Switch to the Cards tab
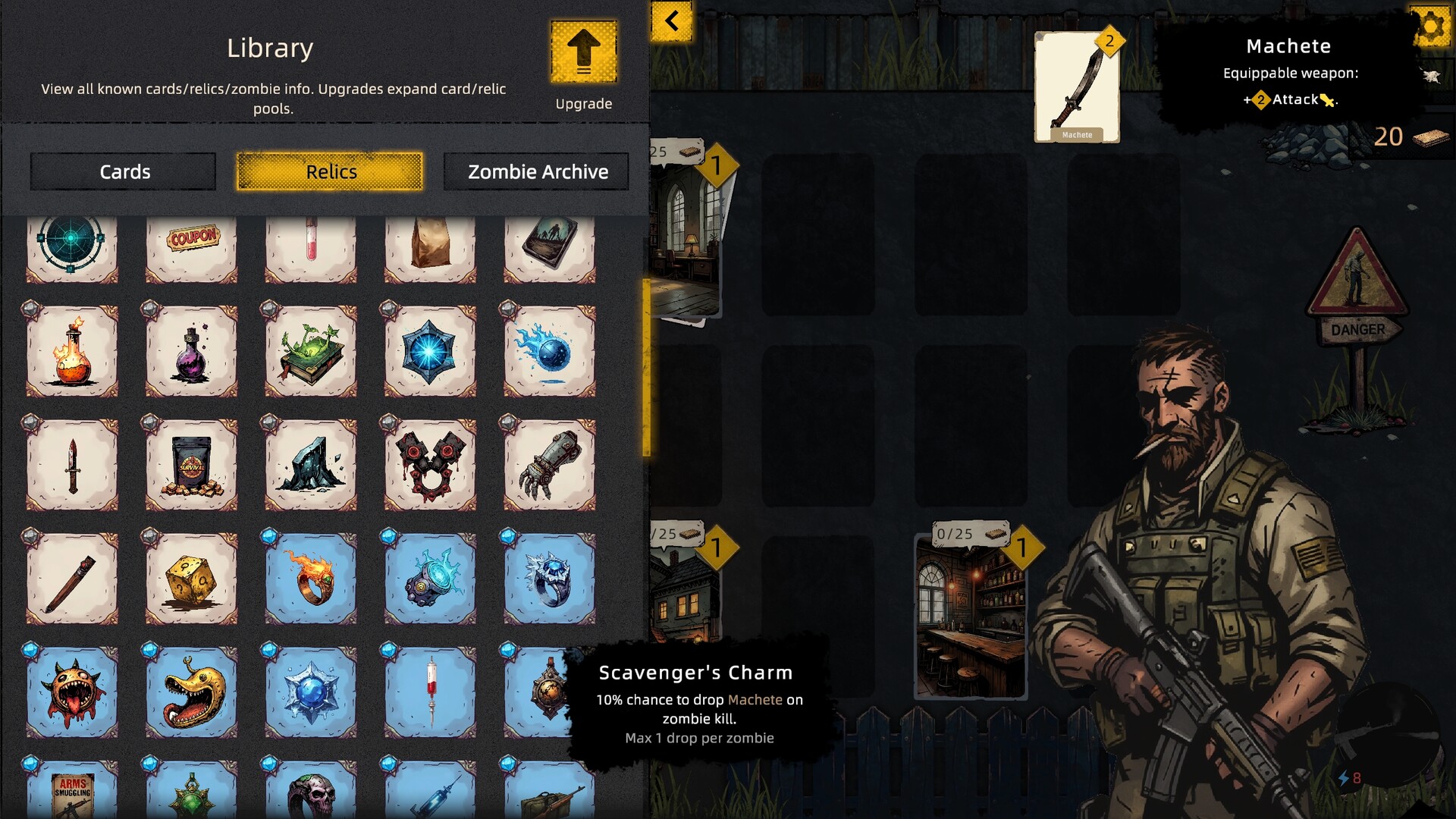Image resolution: width=1456 pixels, height=819 pixels. tap(124, 171)
